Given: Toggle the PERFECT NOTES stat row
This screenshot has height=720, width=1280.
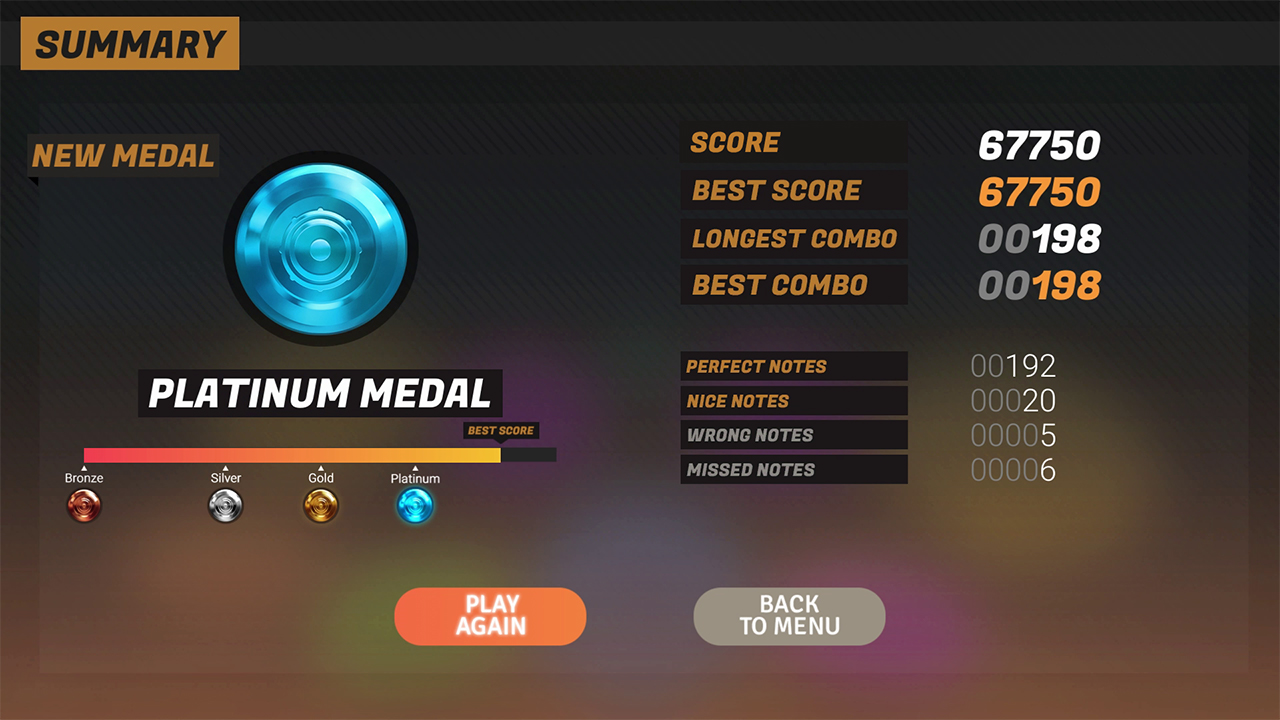Looking at the screenshot, I should pos(794,366).
